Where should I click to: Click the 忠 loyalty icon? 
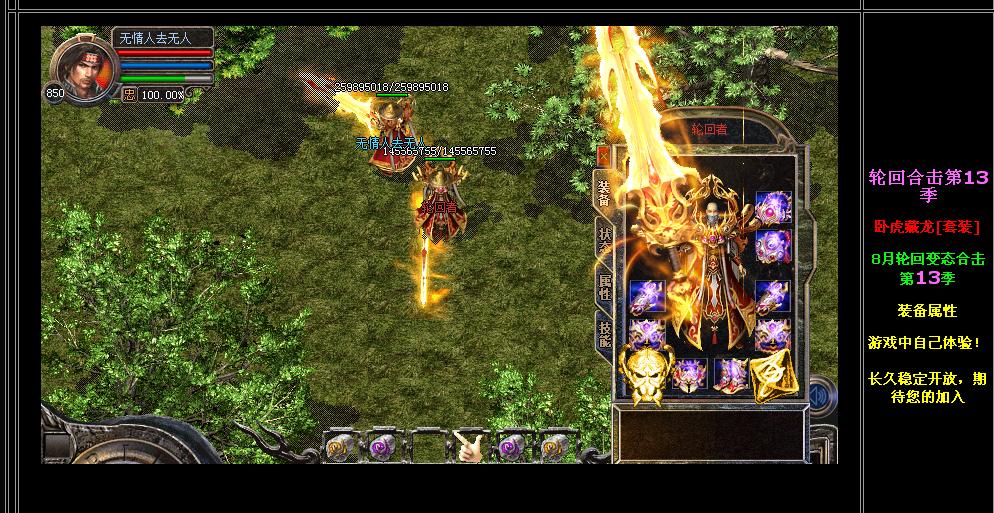[129, 94]
